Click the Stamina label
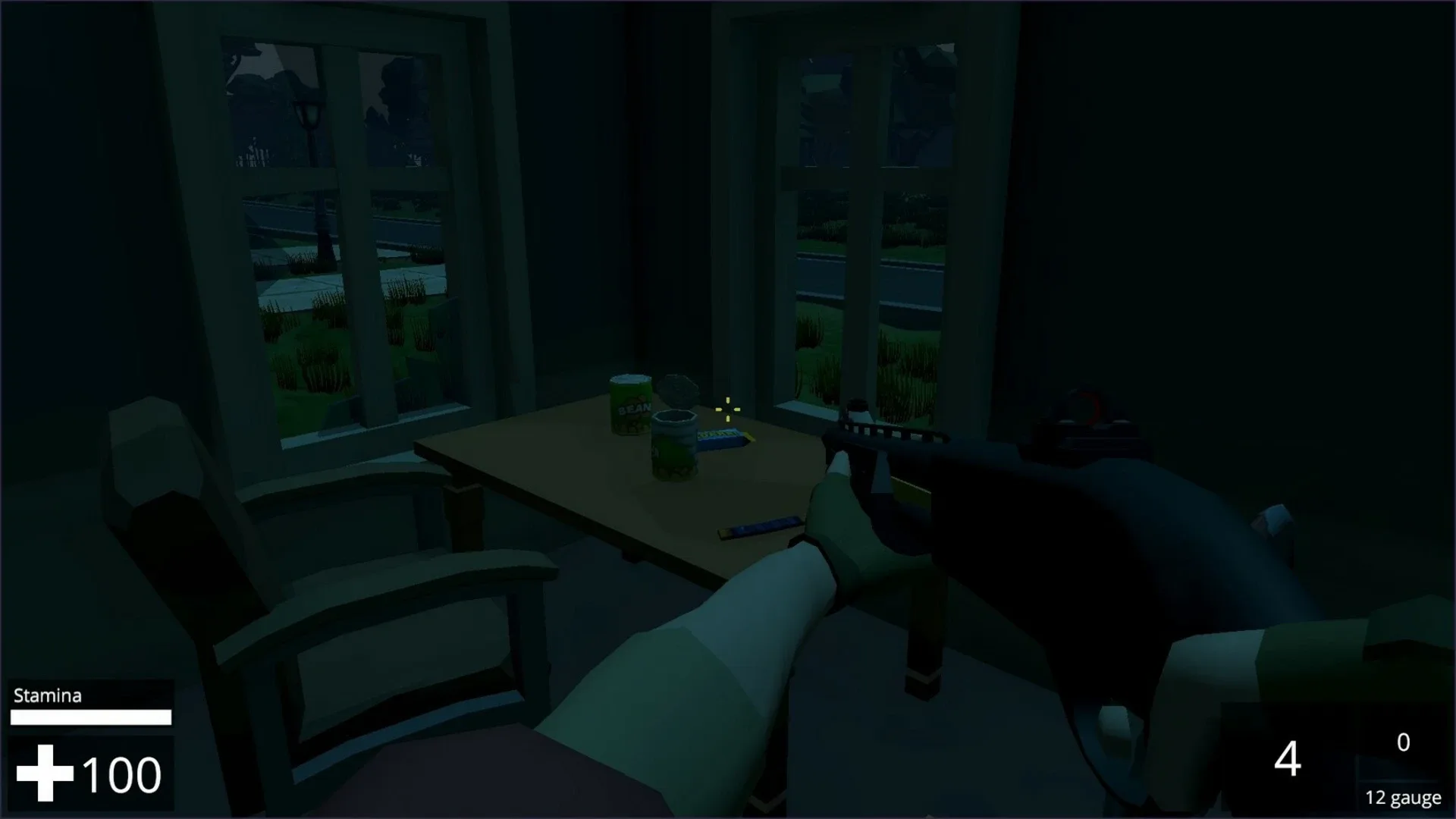 coord(47,695)
